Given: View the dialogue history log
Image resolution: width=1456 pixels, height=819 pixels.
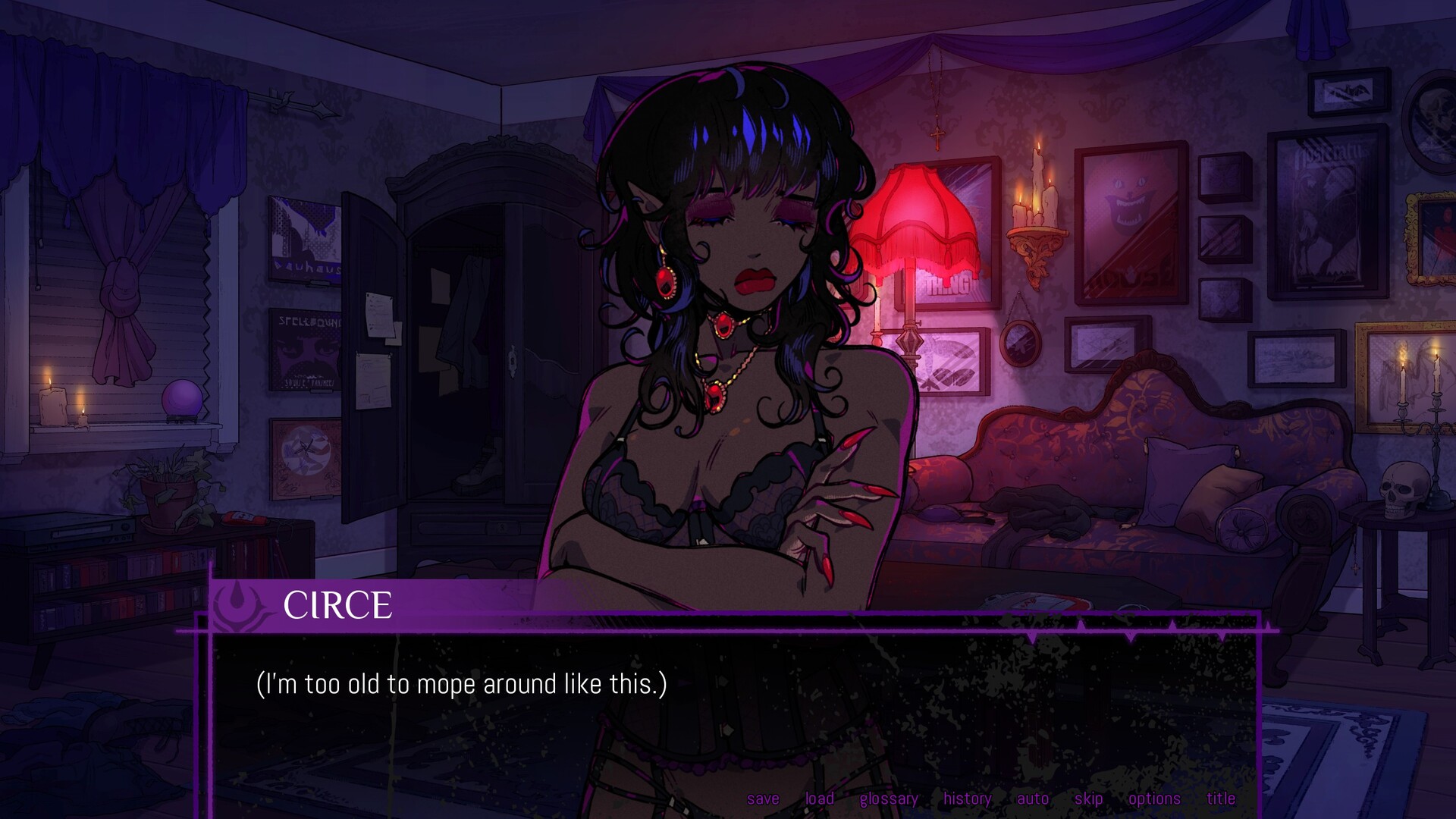Looking at the screenshot, I should pos(966,799).
